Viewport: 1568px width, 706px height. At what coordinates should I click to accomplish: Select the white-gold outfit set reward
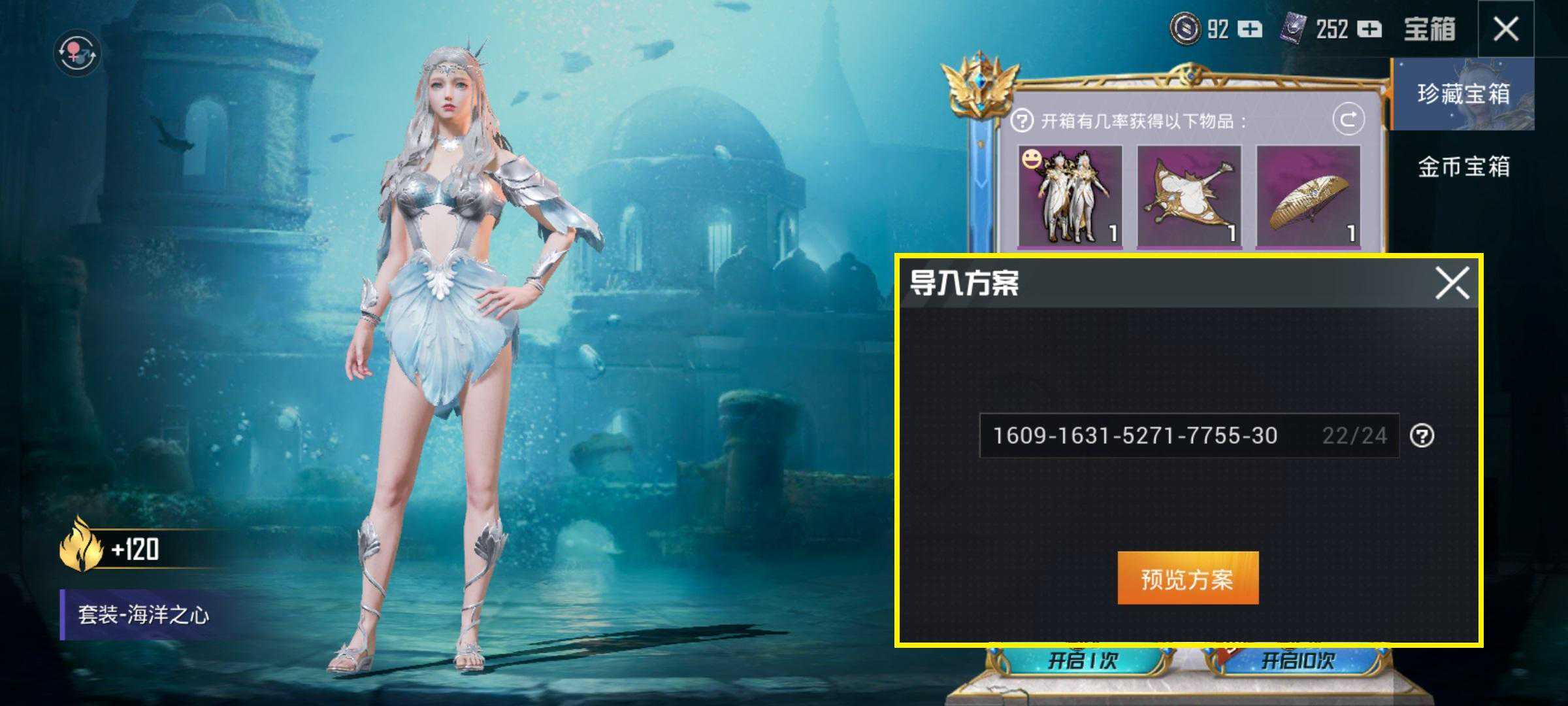coord(1070,196)
